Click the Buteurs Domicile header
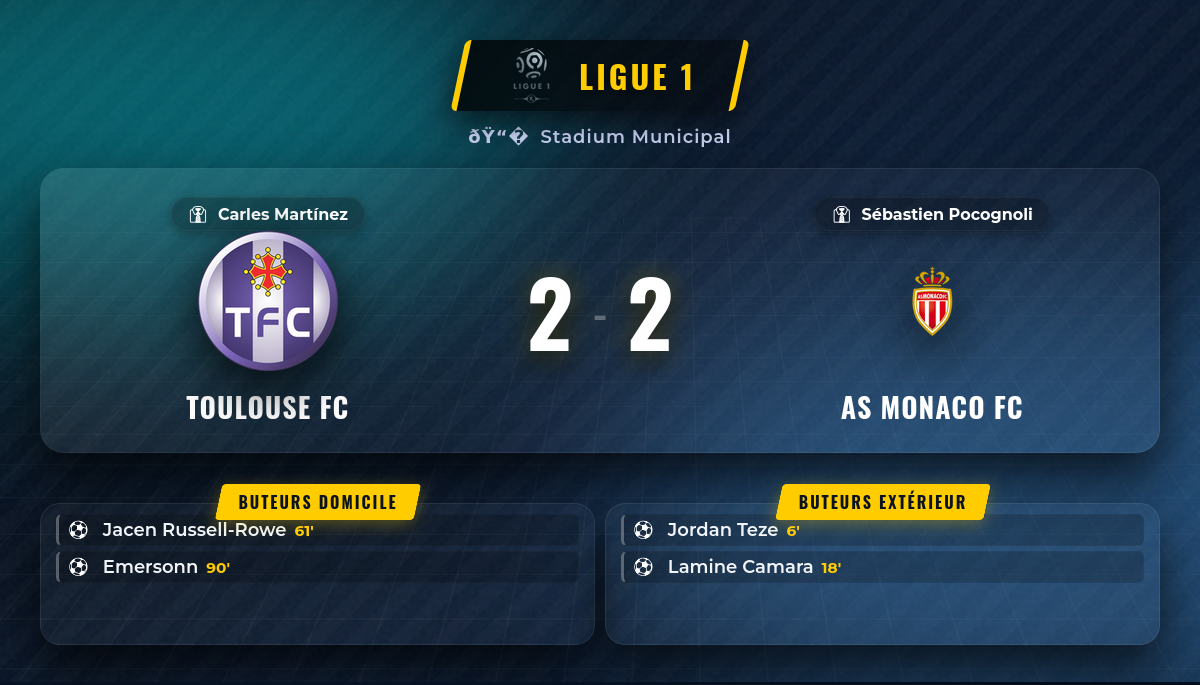Screen dimensions: 1200x685 pos(318,502)
